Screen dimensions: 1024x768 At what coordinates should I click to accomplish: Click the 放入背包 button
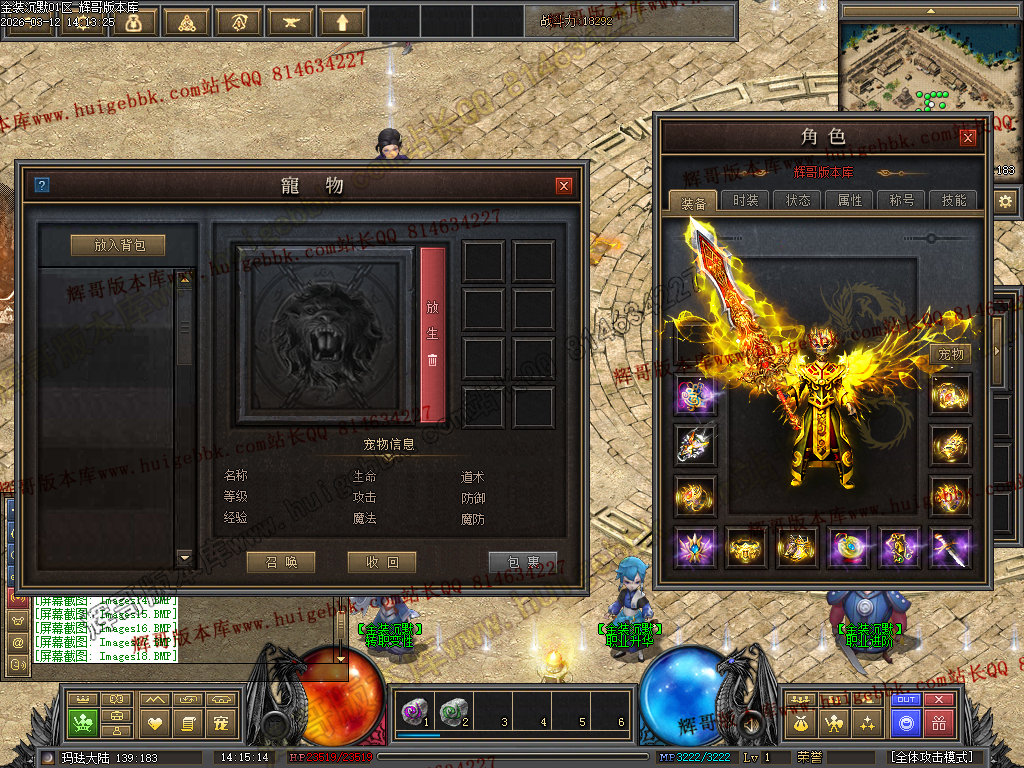pyautogui.click(x=118, y=245)
